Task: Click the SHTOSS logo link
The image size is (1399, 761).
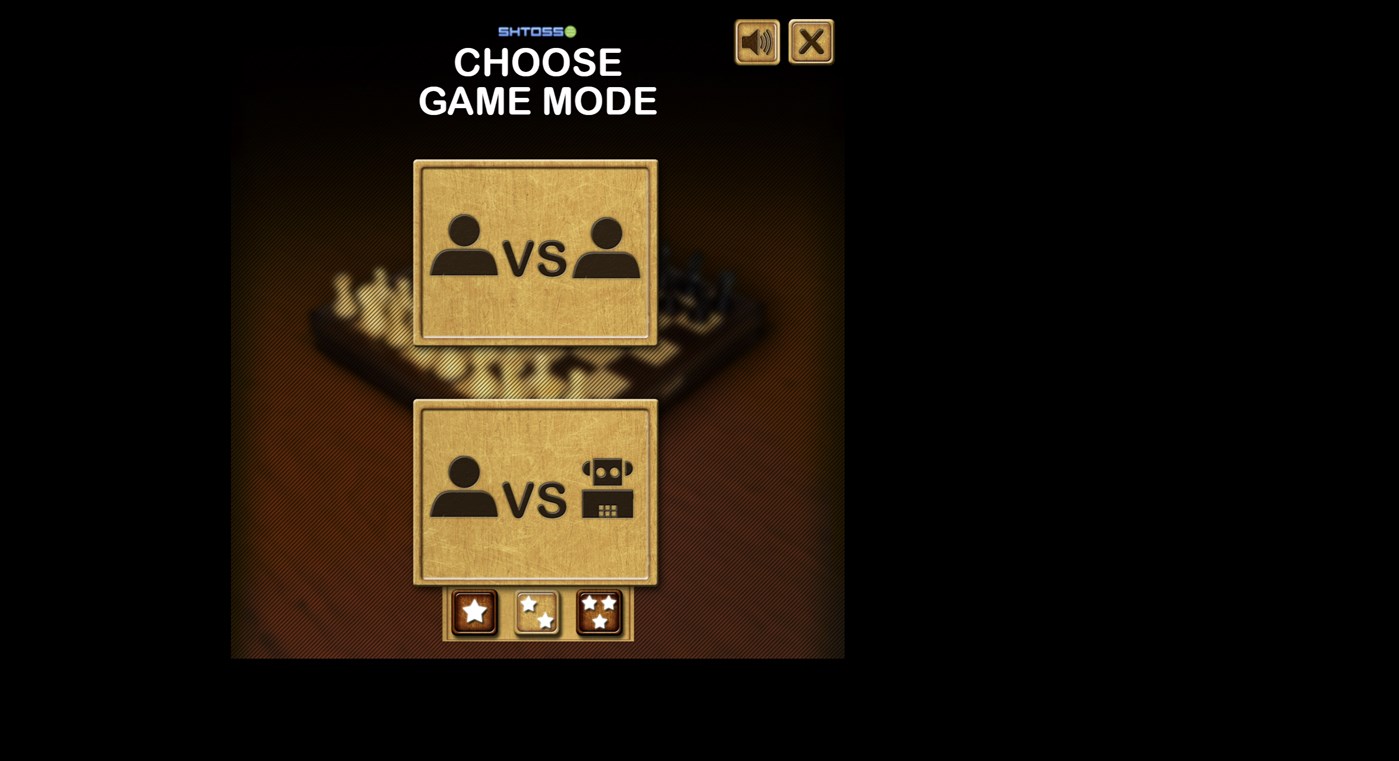Action: click(532, 31)
